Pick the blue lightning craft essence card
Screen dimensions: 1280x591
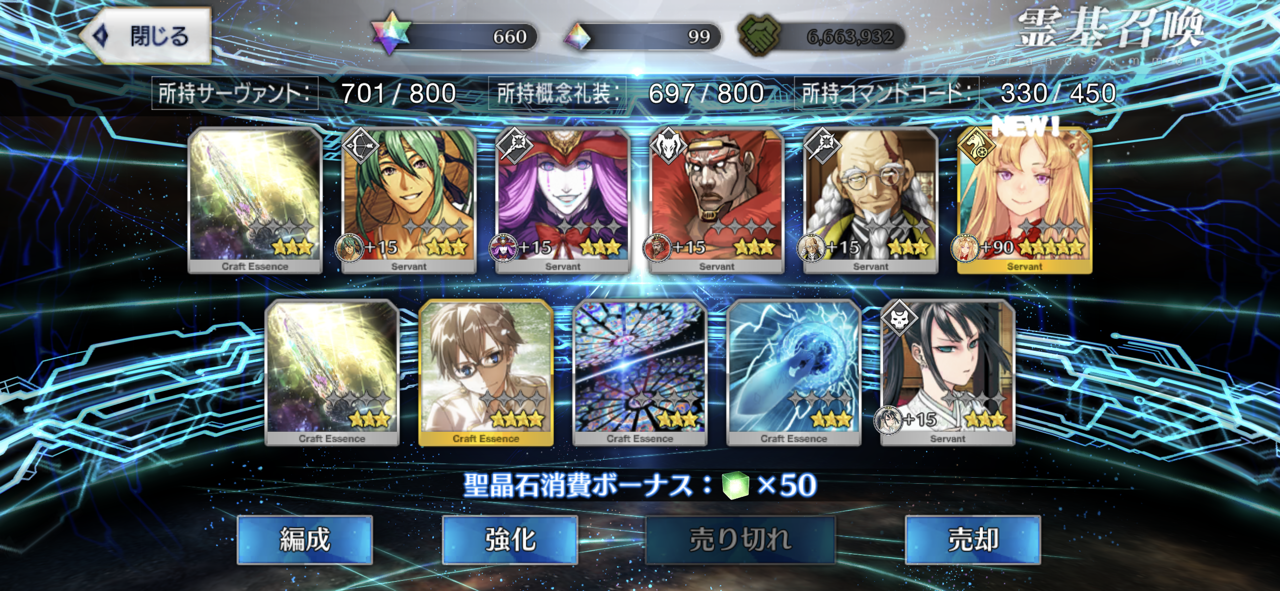794,372
